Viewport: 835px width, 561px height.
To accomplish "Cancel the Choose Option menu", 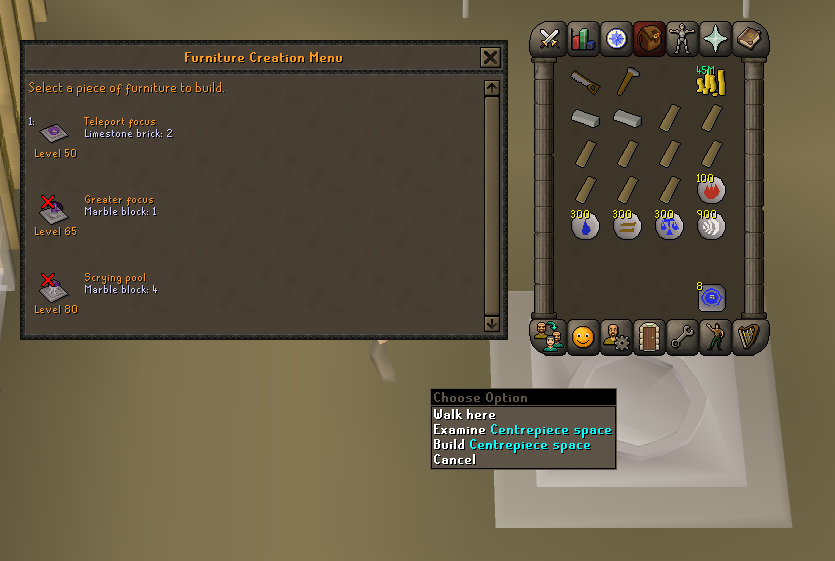I will tap(454, 459).
